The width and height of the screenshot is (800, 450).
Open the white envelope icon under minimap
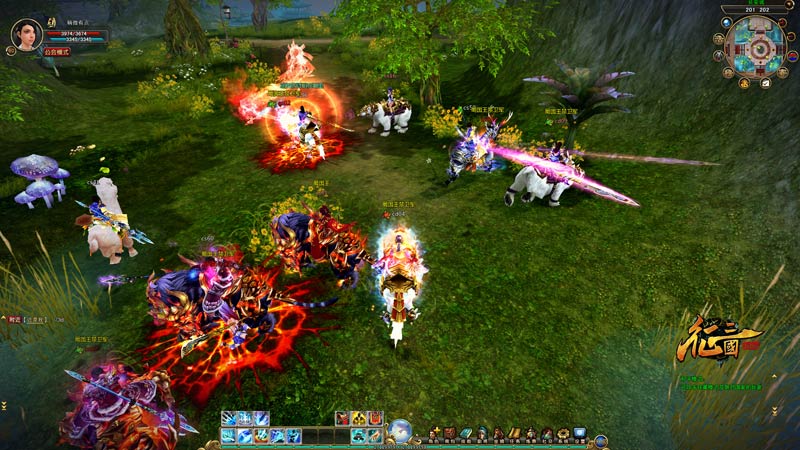coord(765,84)
